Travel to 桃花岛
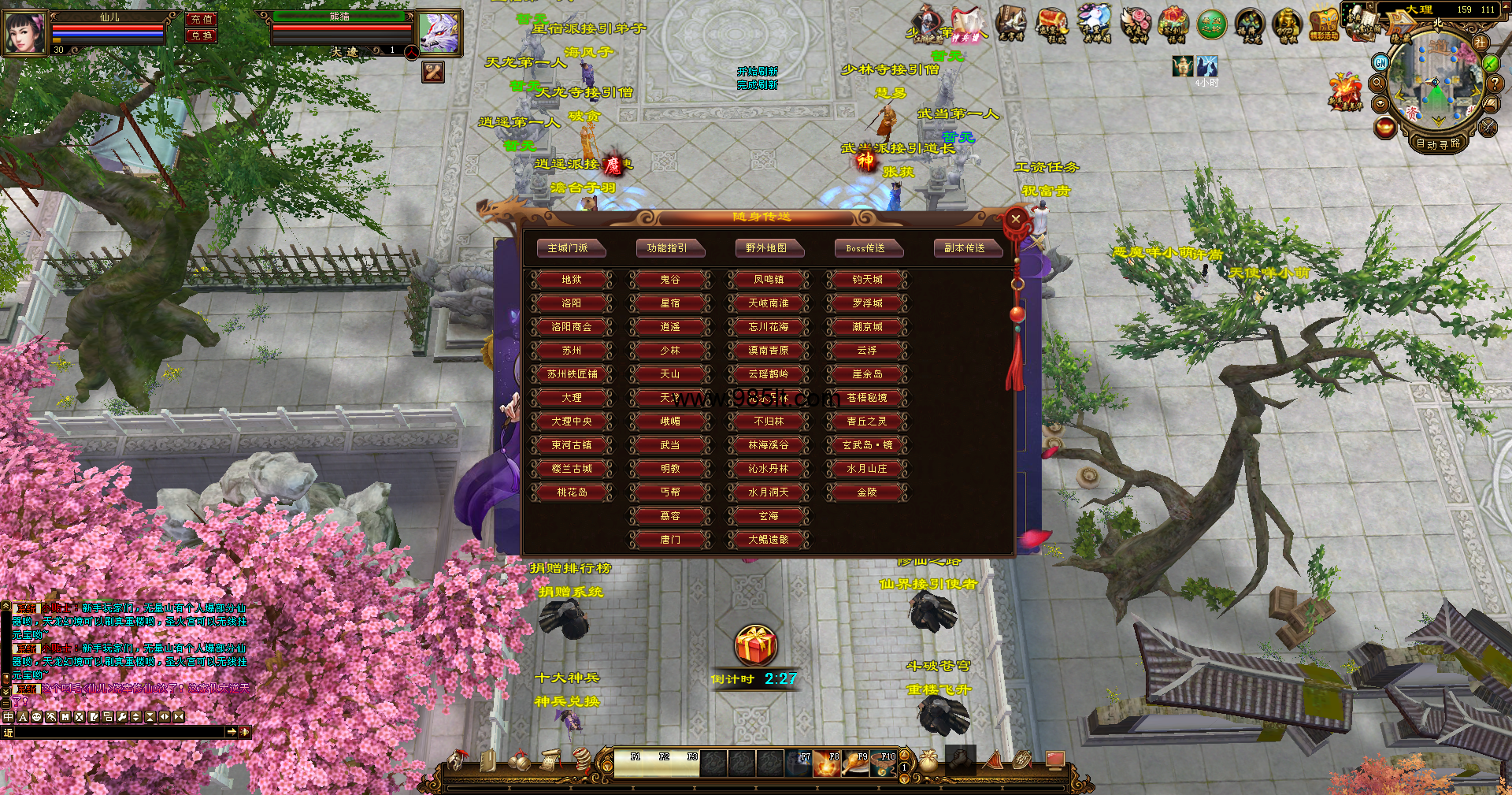The width and height of the screenshot is (1512, 795). pyautogui.click(x=572, y=492)
